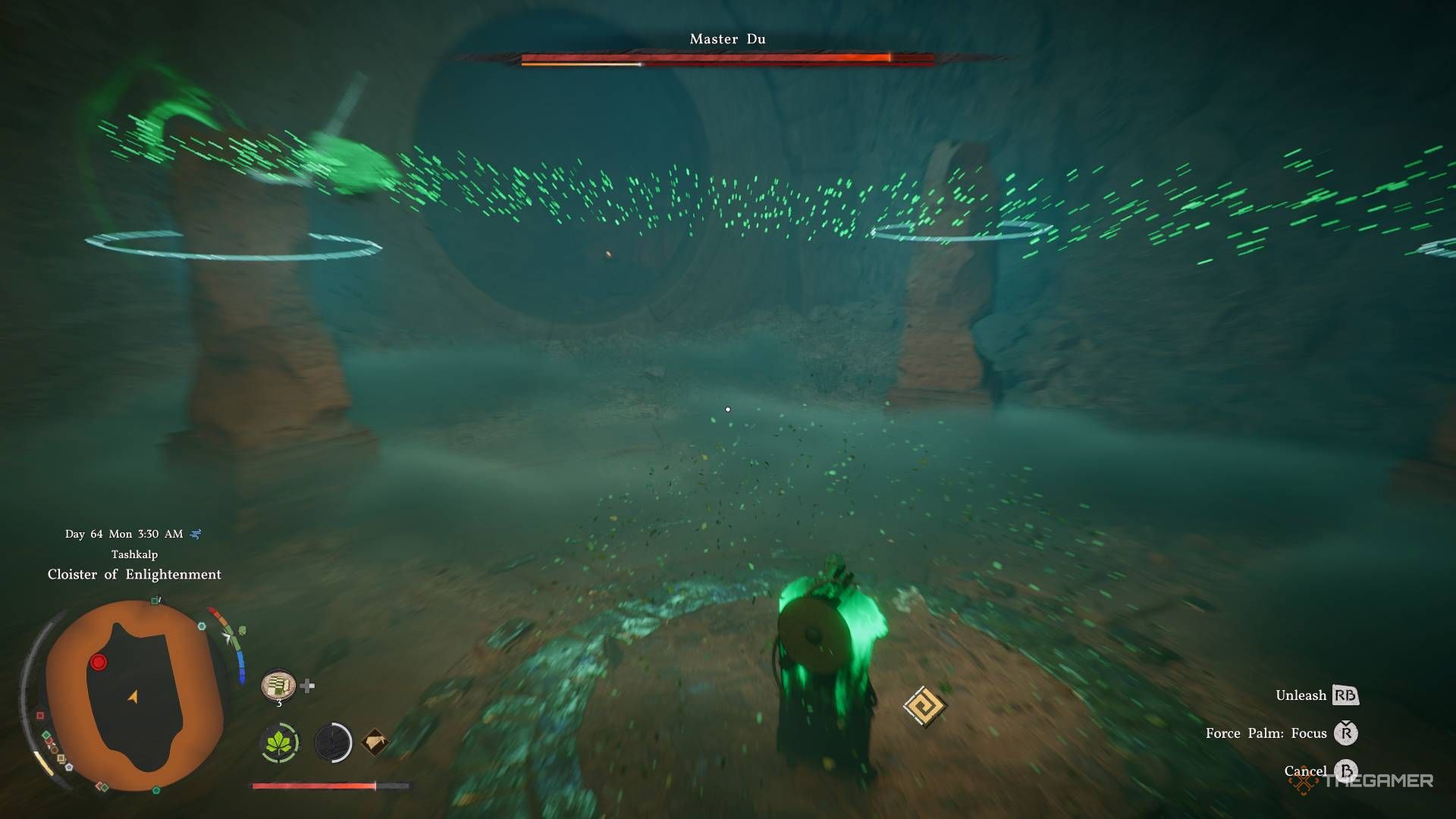
Task: Select the dark circular cooldown ability
Action: (333, 742)
